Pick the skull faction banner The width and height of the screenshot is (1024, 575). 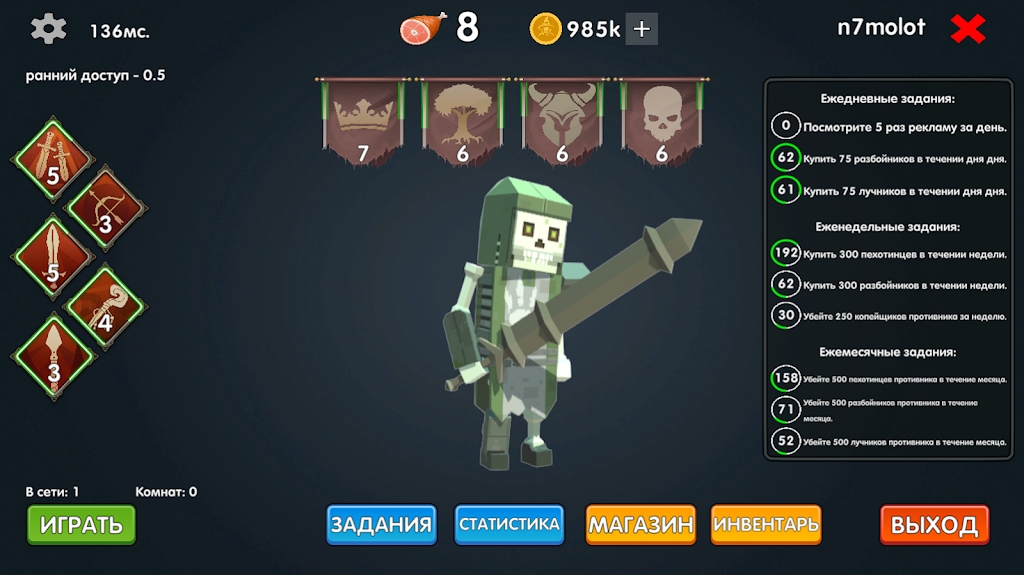661,120
